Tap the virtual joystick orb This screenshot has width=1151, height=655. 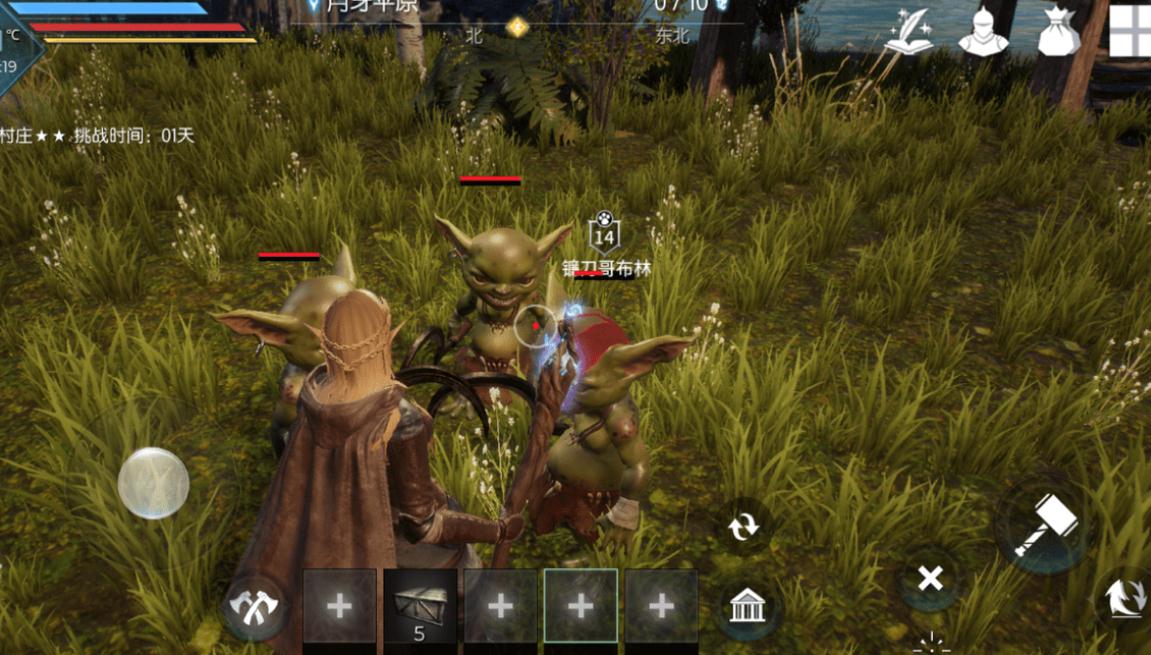coord(154,482)
